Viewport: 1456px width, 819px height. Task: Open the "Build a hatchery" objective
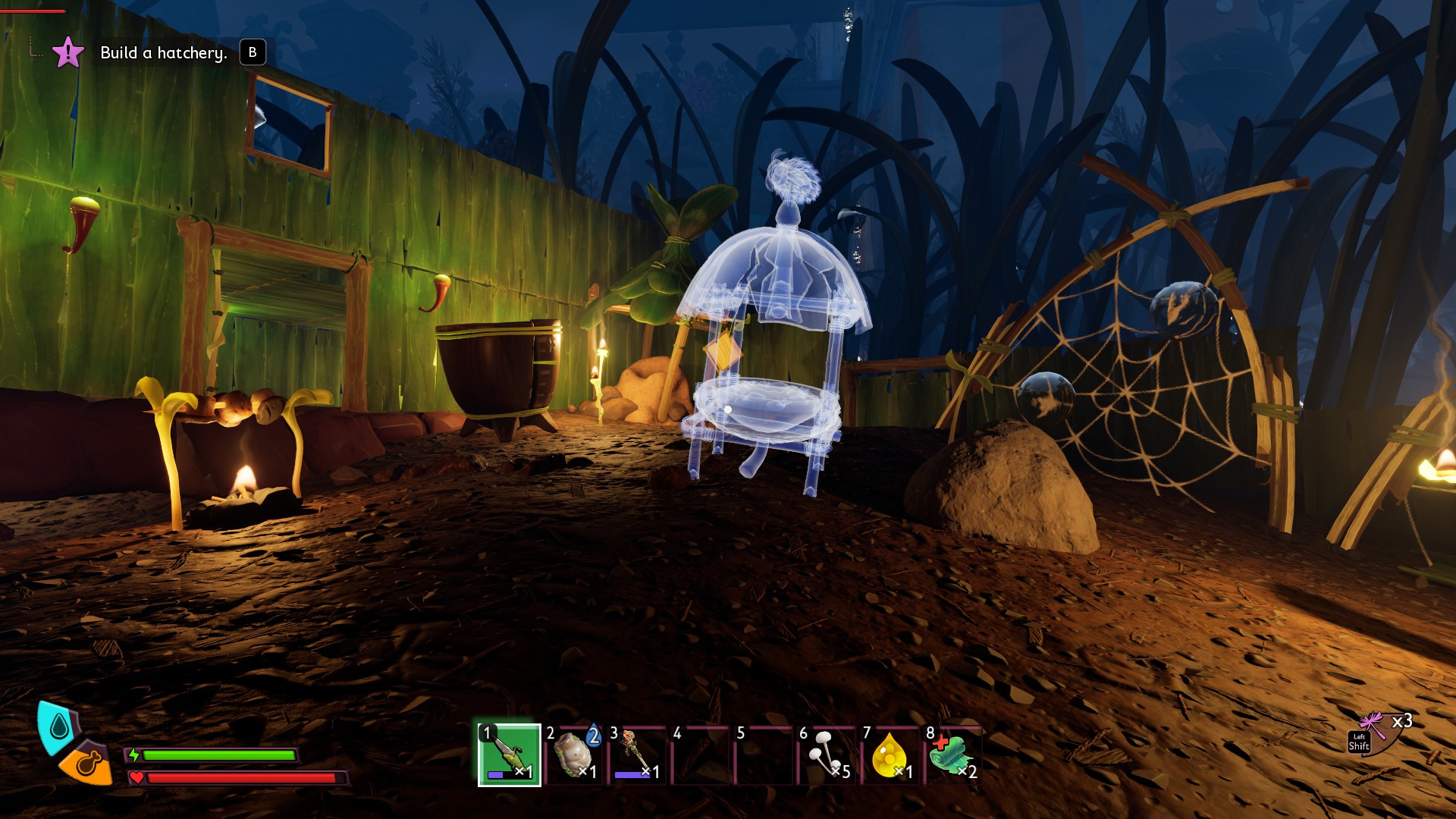(x=164, y=53)
